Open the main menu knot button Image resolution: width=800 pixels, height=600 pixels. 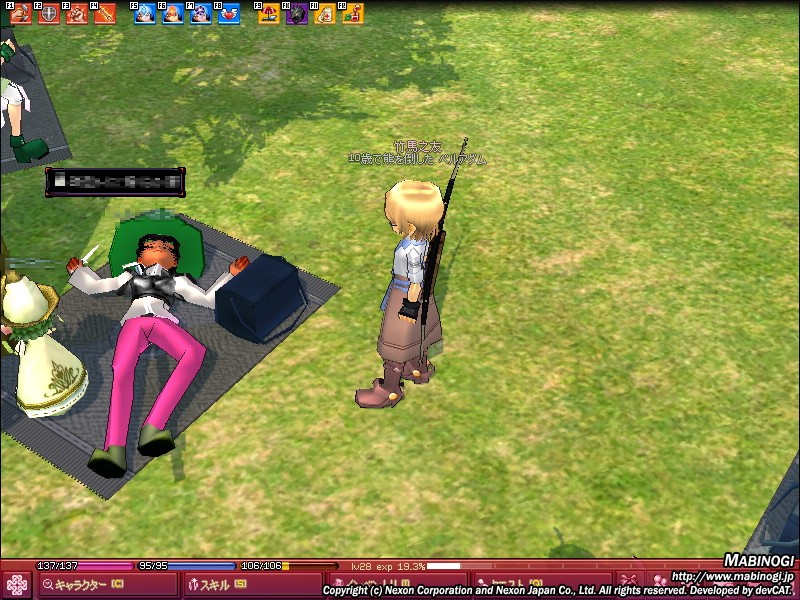tap(16, 584)
